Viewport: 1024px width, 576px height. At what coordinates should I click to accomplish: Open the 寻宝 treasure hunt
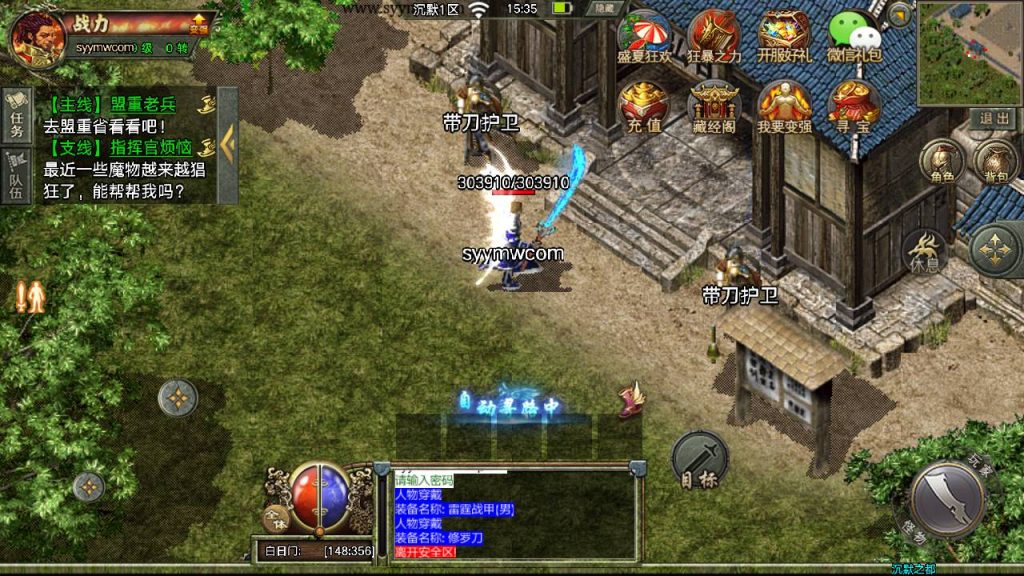click(x=854, y=106)
